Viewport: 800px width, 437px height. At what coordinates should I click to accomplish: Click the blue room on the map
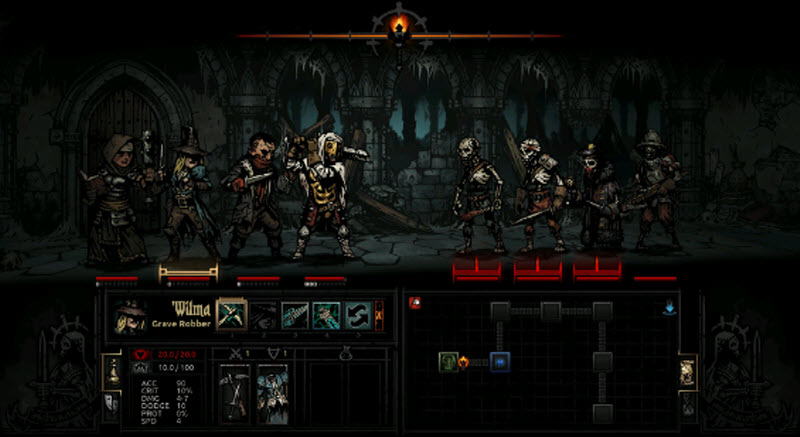click(501, 360)
